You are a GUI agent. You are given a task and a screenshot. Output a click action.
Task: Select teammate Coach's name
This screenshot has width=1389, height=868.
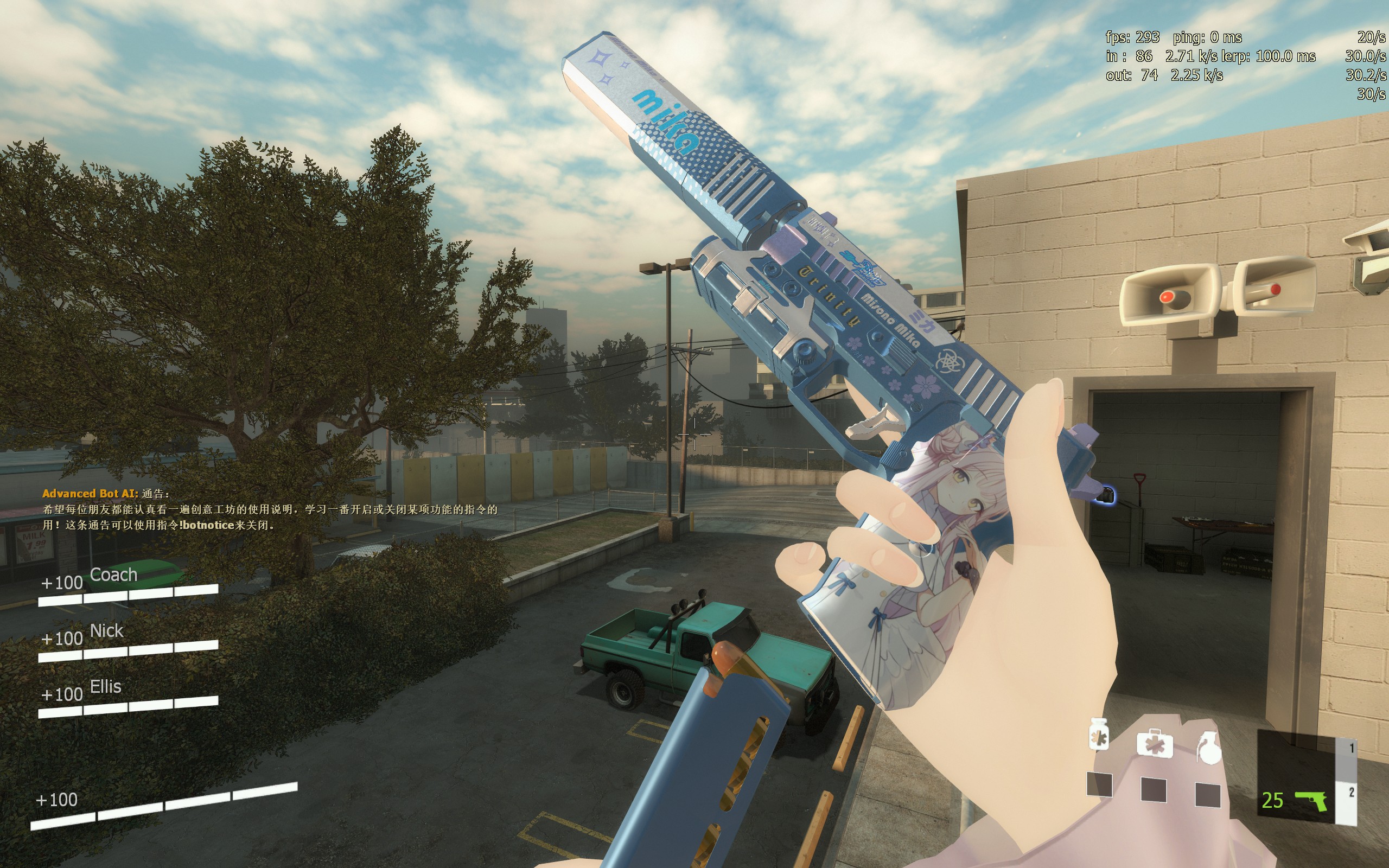(113, 575)
